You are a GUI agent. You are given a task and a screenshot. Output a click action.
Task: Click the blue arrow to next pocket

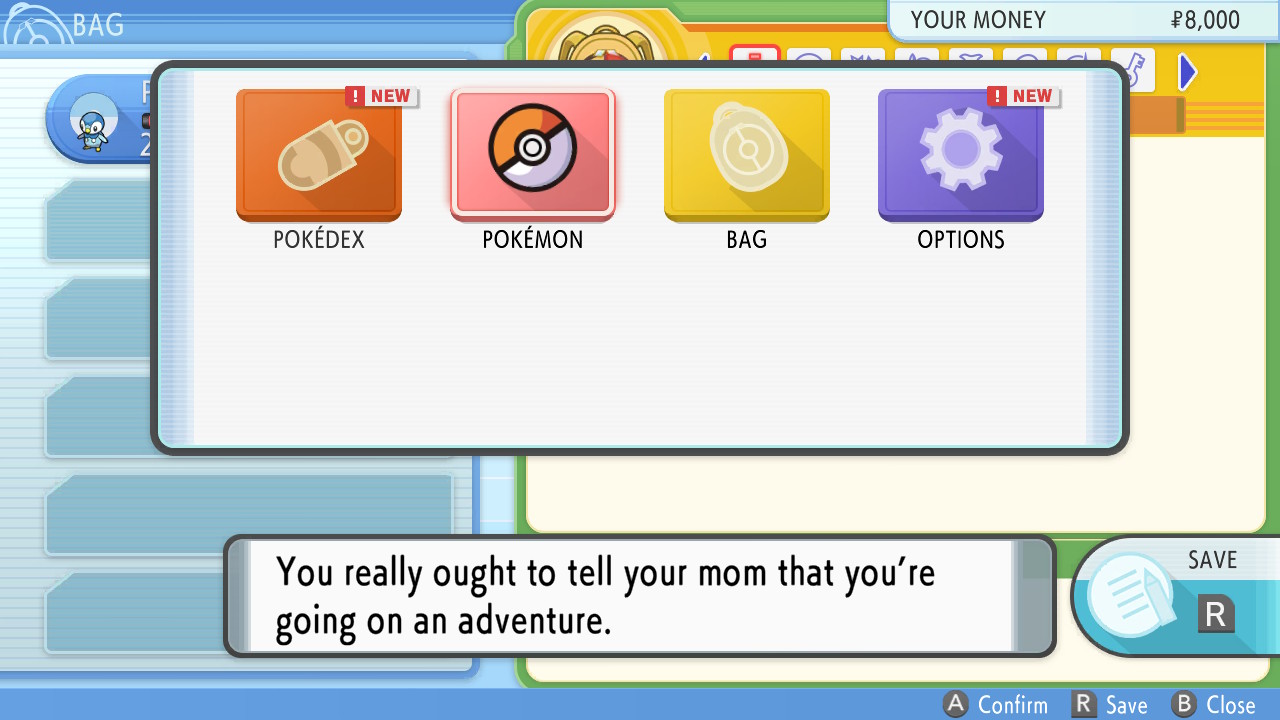pyautogui.click(x=1187, y=71)
